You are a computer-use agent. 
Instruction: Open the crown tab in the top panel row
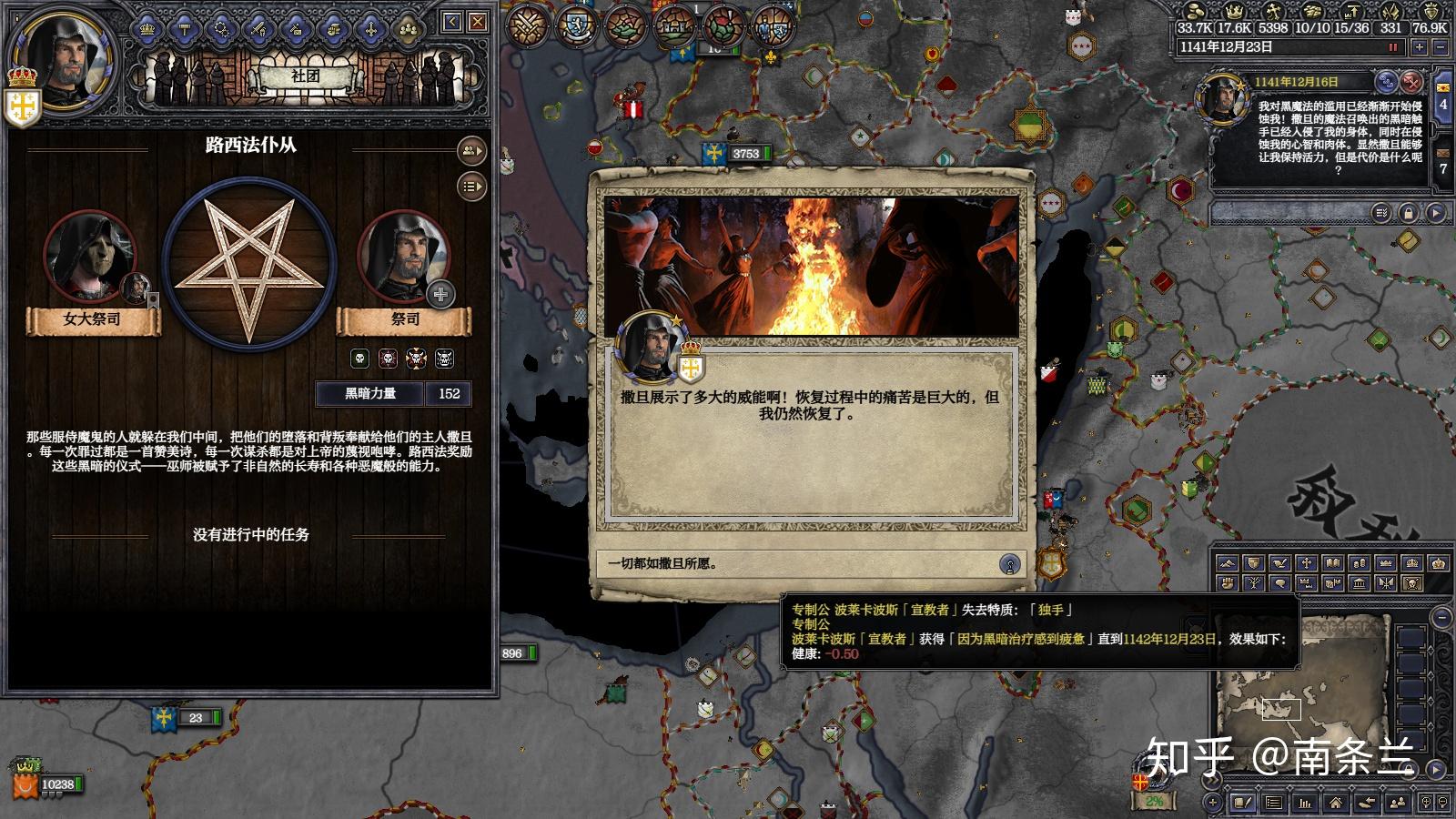tap(147, 30)
